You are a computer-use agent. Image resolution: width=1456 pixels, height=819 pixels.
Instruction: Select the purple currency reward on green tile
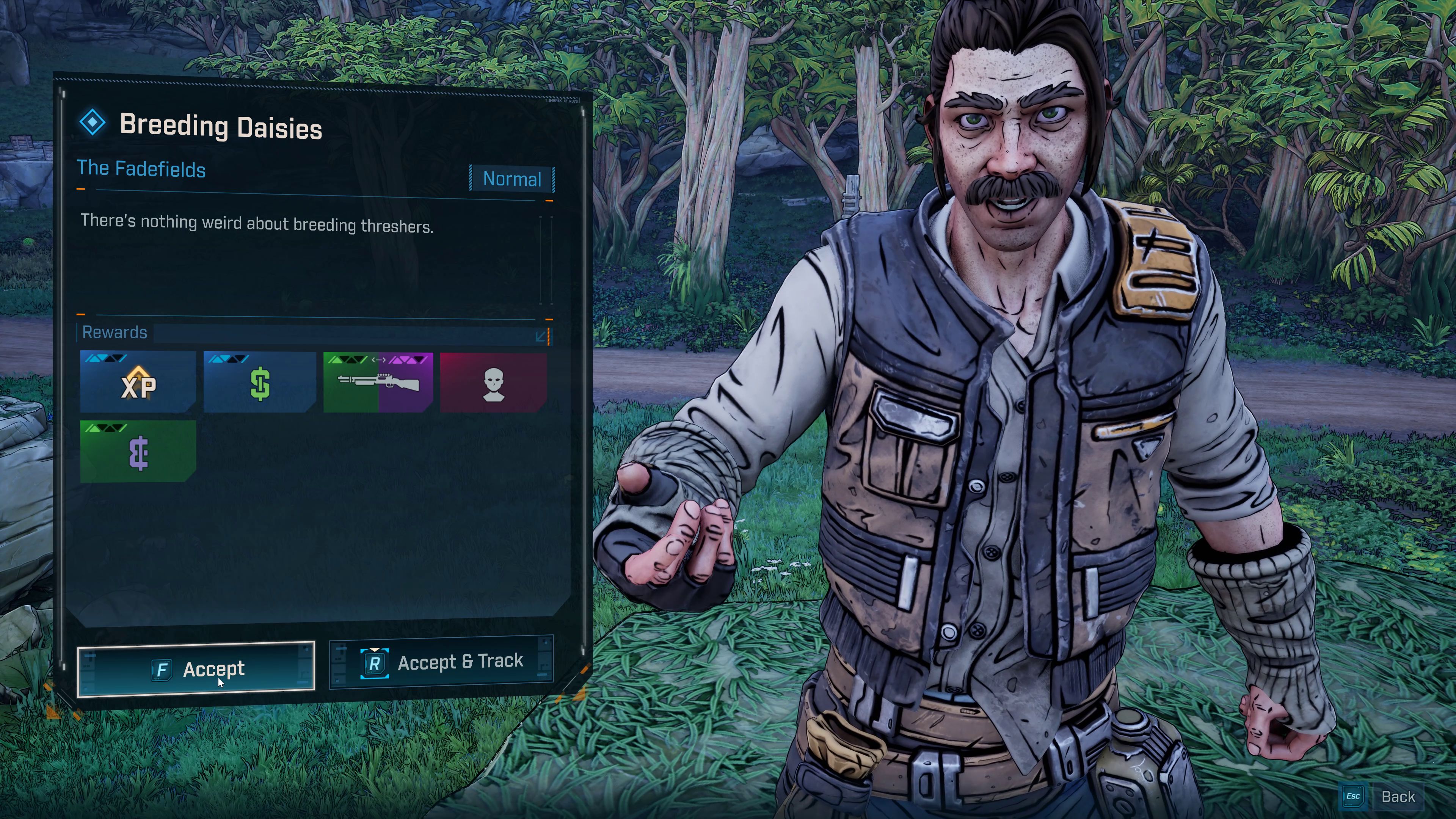pyautogui.click(x=138, y=452)
